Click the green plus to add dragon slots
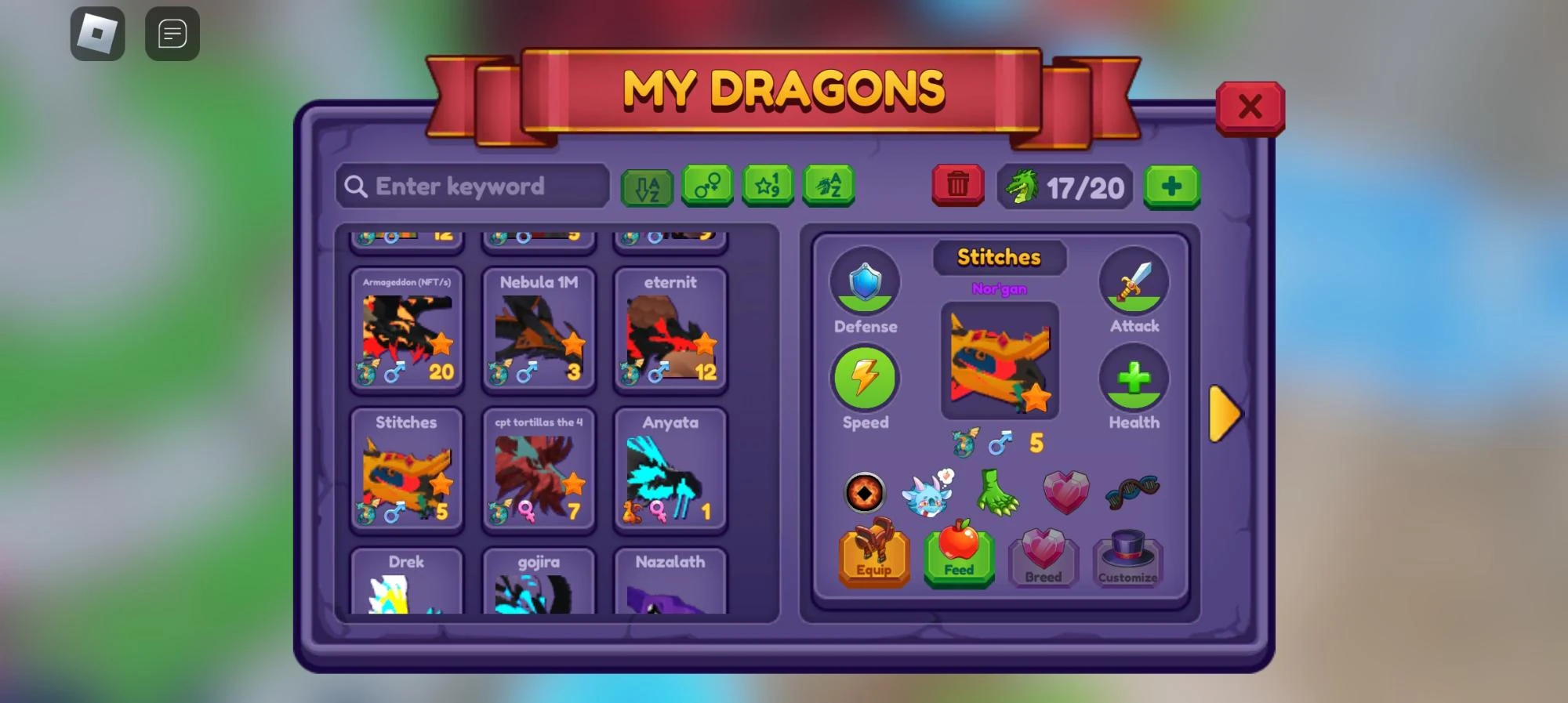 (x=1172, y=187)
